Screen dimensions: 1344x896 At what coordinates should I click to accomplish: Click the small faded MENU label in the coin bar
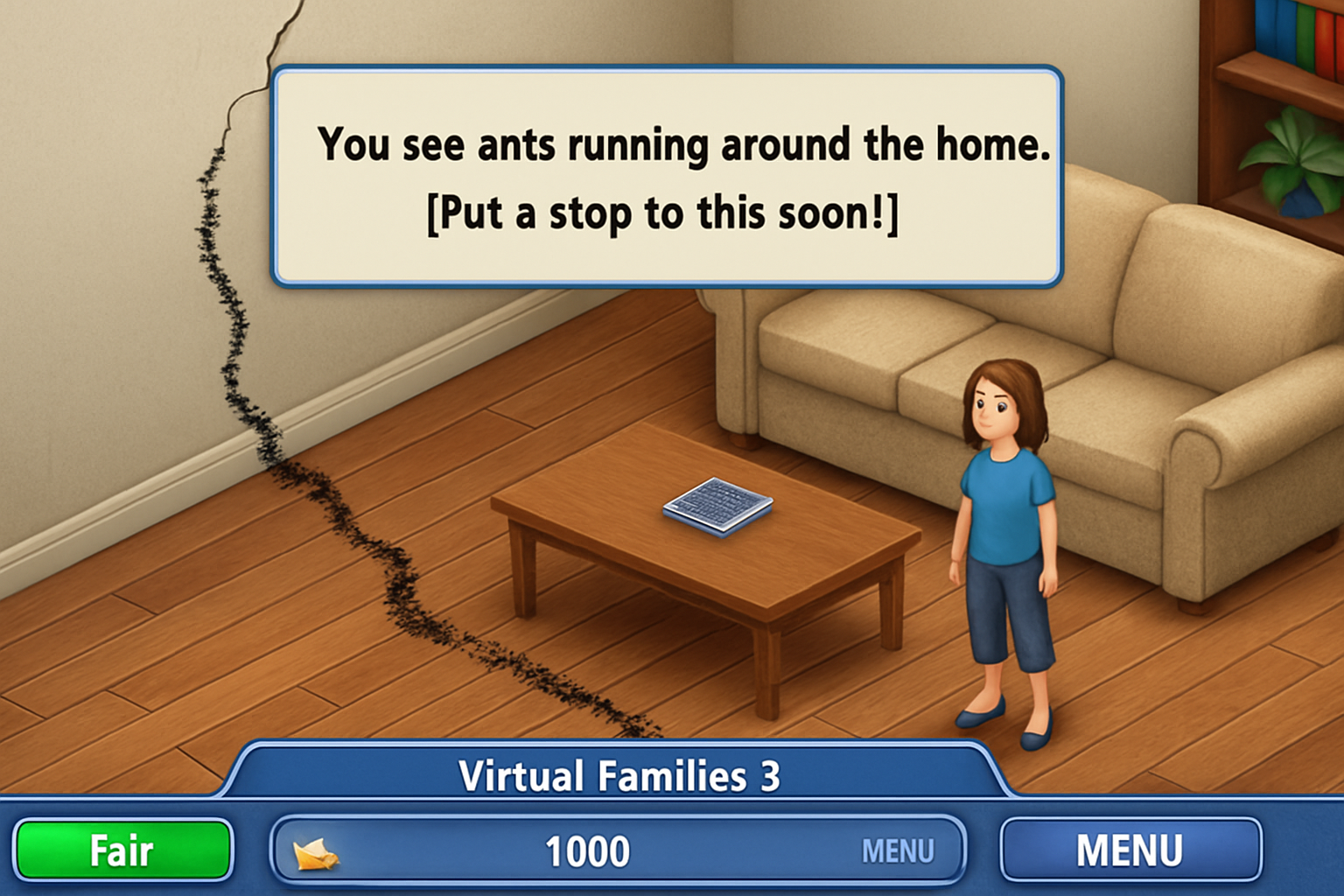[898, 851]
